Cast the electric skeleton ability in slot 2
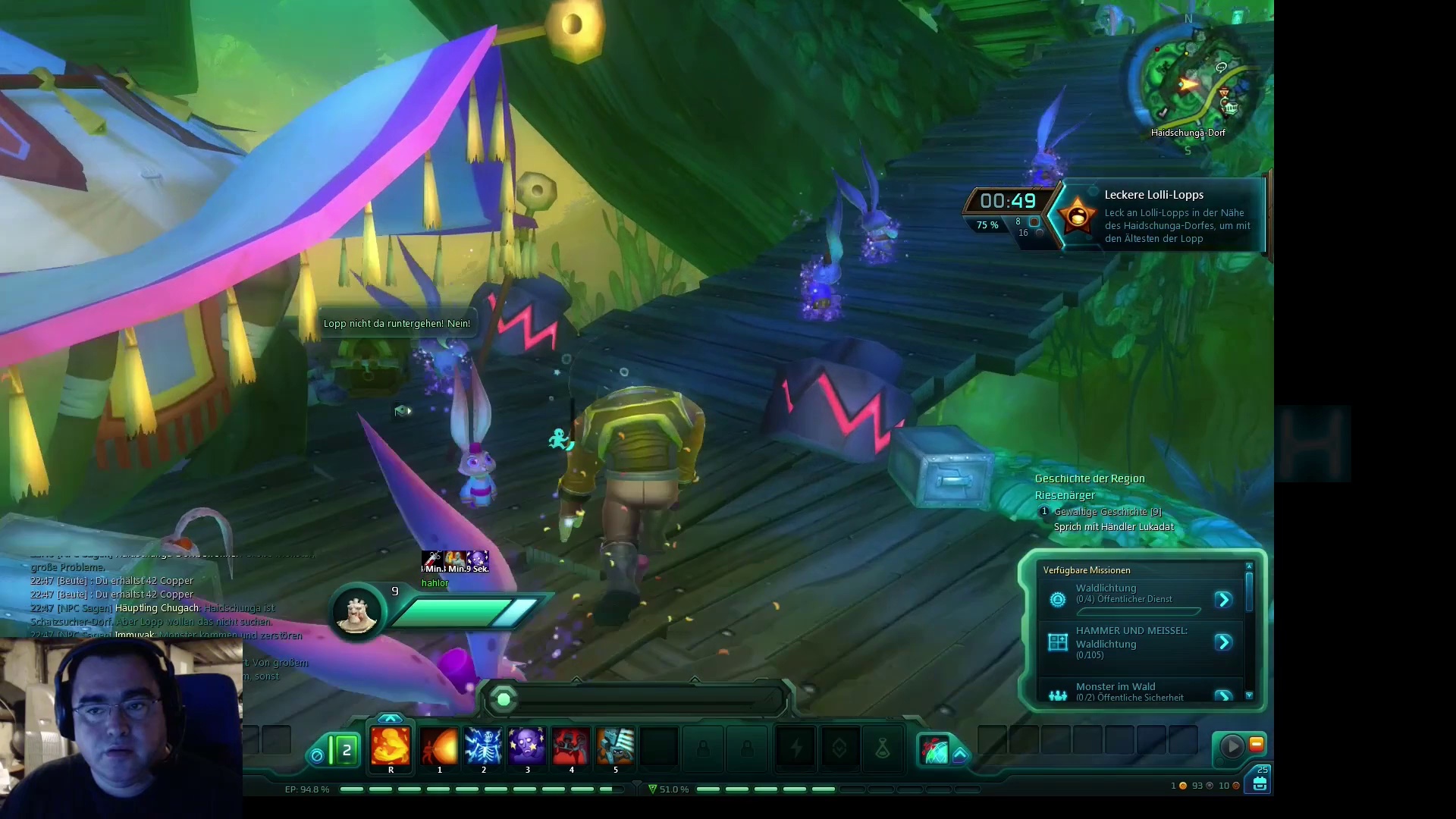 click(x=483, y=746)
